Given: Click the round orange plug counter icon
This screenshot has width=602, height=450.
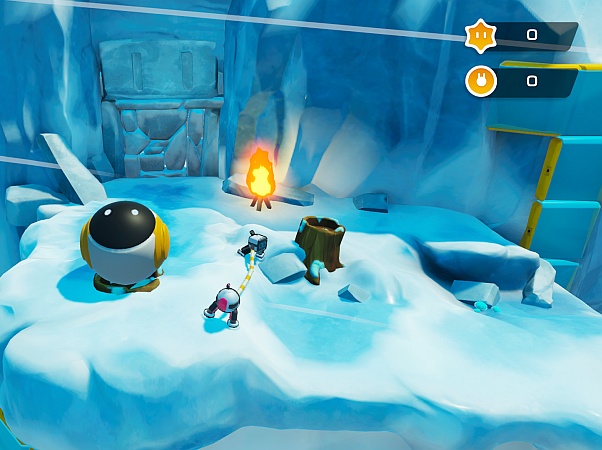Looking at the screenshot, I should tap(481, 80).
